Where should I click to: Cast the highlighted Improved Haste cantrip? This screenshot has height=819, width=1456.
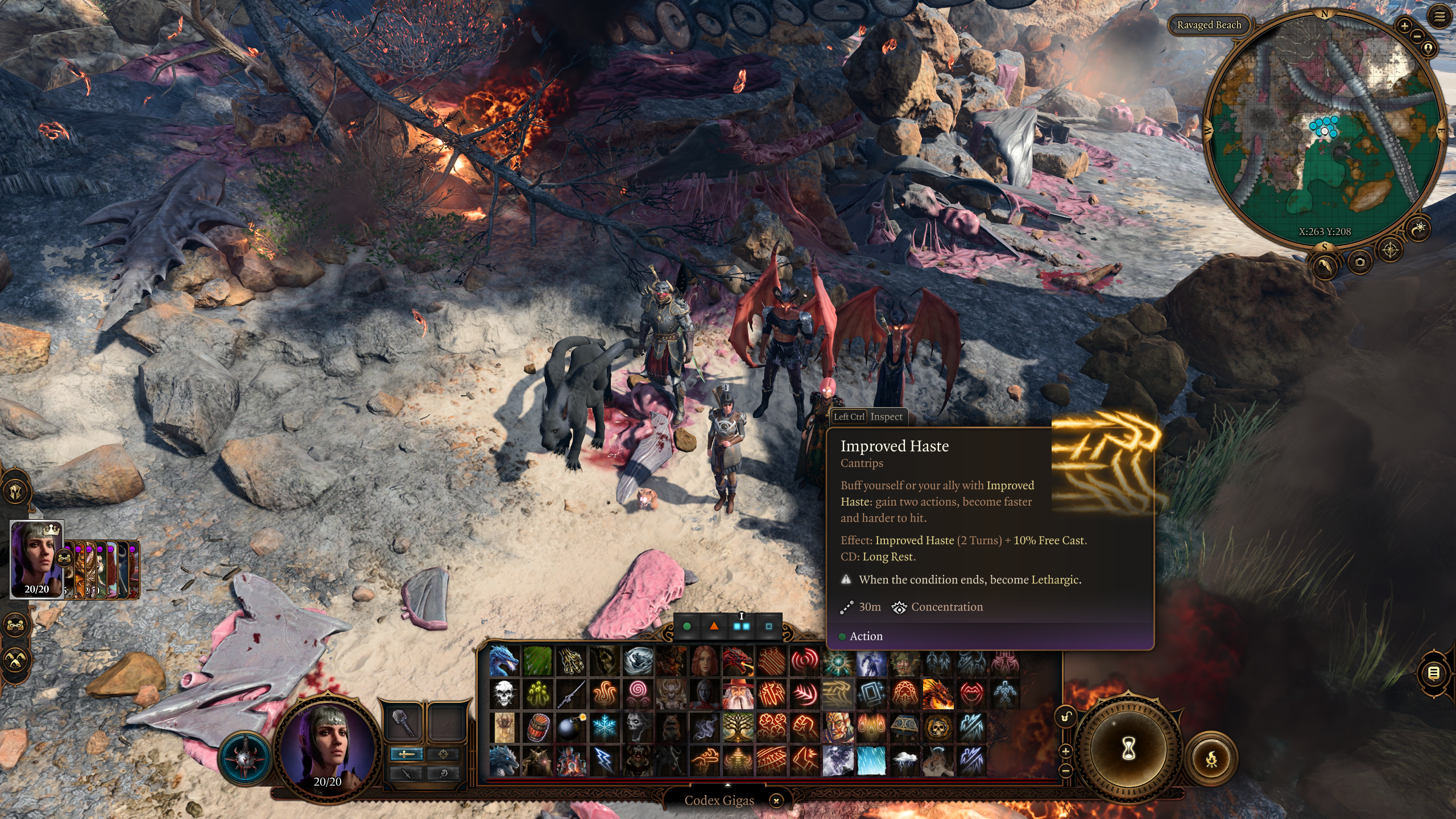pyautogui.click(x=837, y=694)
